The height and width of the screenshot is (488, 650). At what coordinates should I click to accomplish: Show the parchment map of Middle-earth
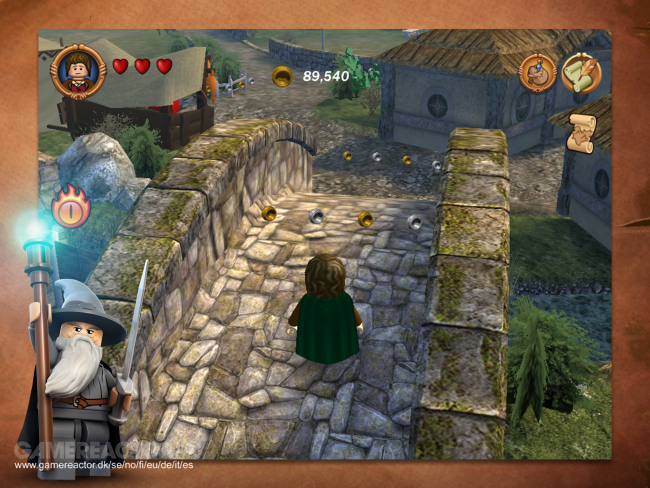581,135
